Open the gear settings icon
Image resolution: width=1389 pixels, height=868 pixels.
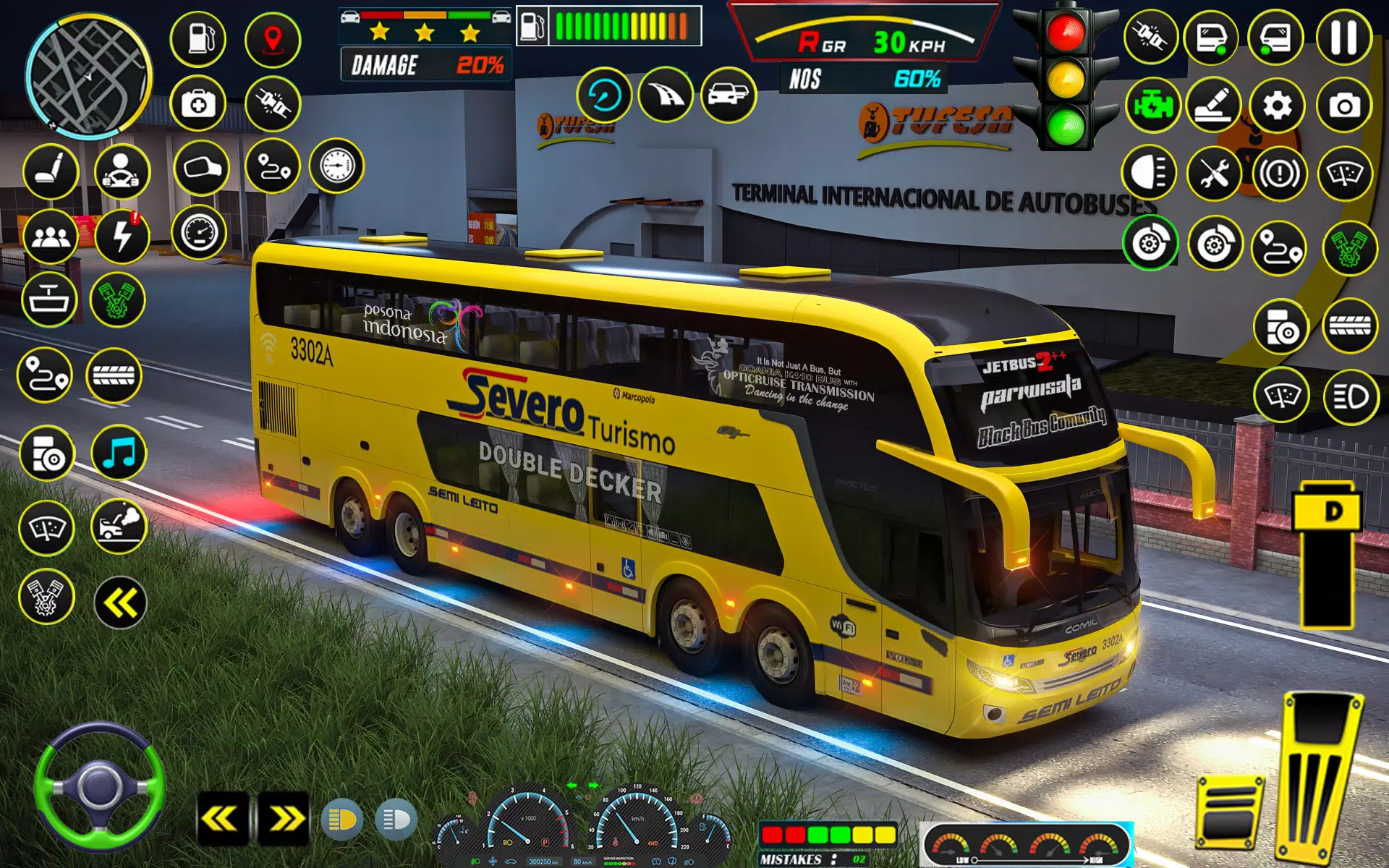tap(1278, 106)
